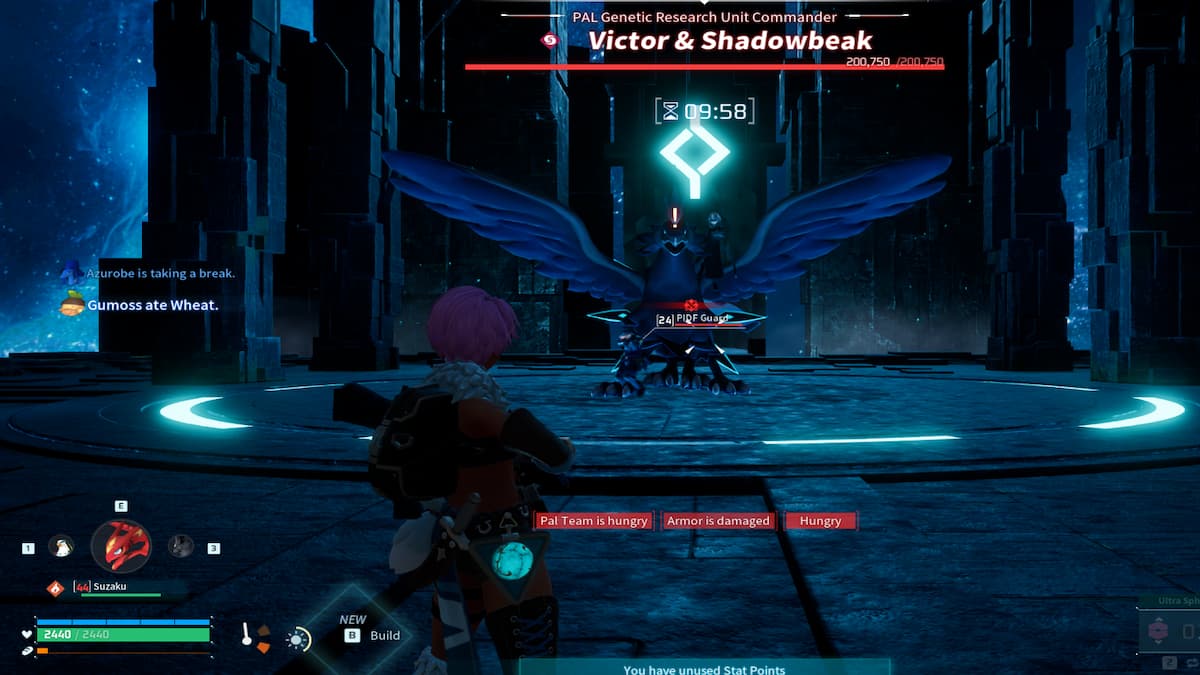Viewport: 1200px width, 675px height.
Task: Click the Pal Team is hungry warning
Action: [x=594, y=521]
